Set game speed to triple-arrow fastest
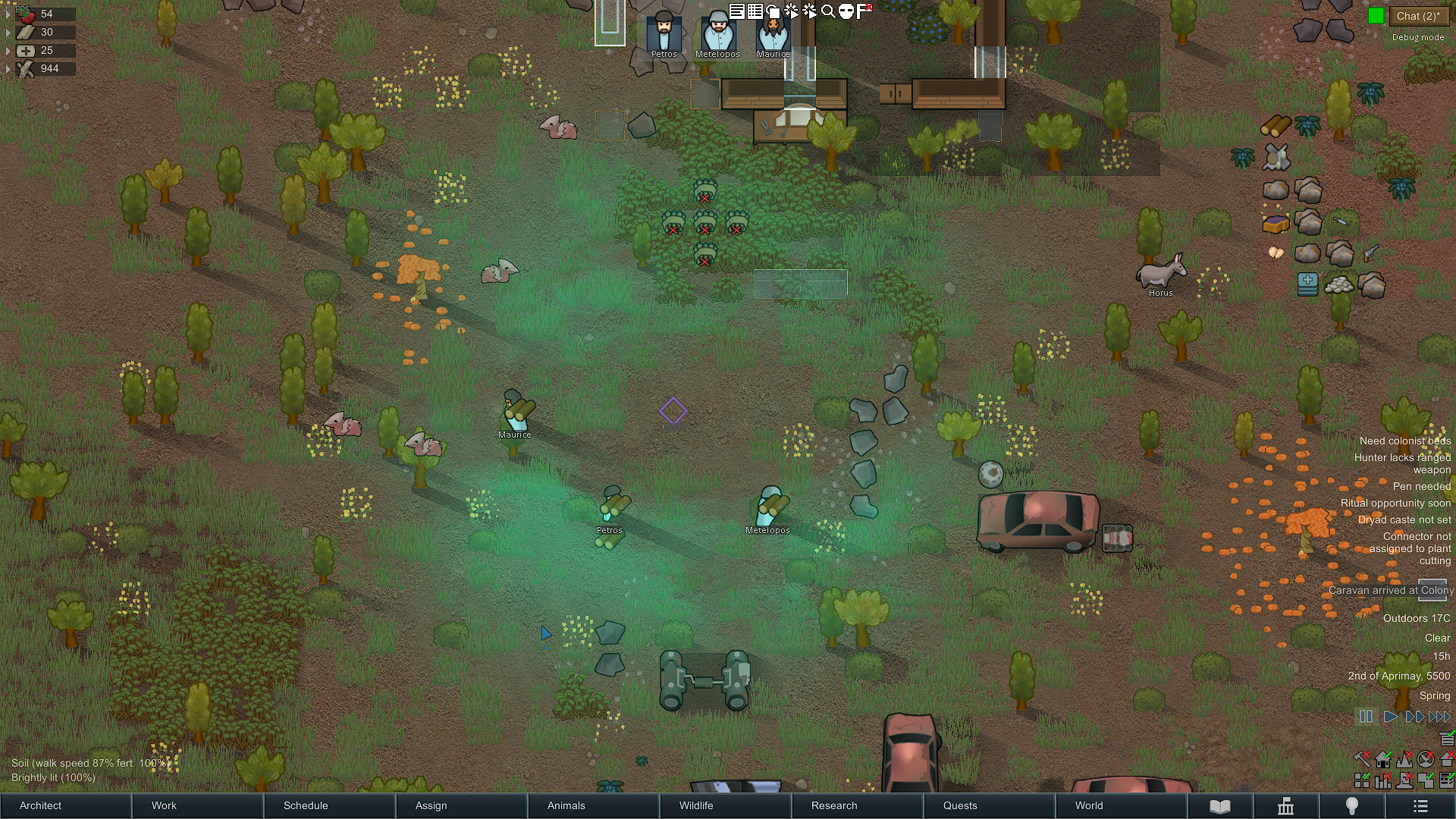This screenshot has height=819, width=1456. tap(1439, 717)
